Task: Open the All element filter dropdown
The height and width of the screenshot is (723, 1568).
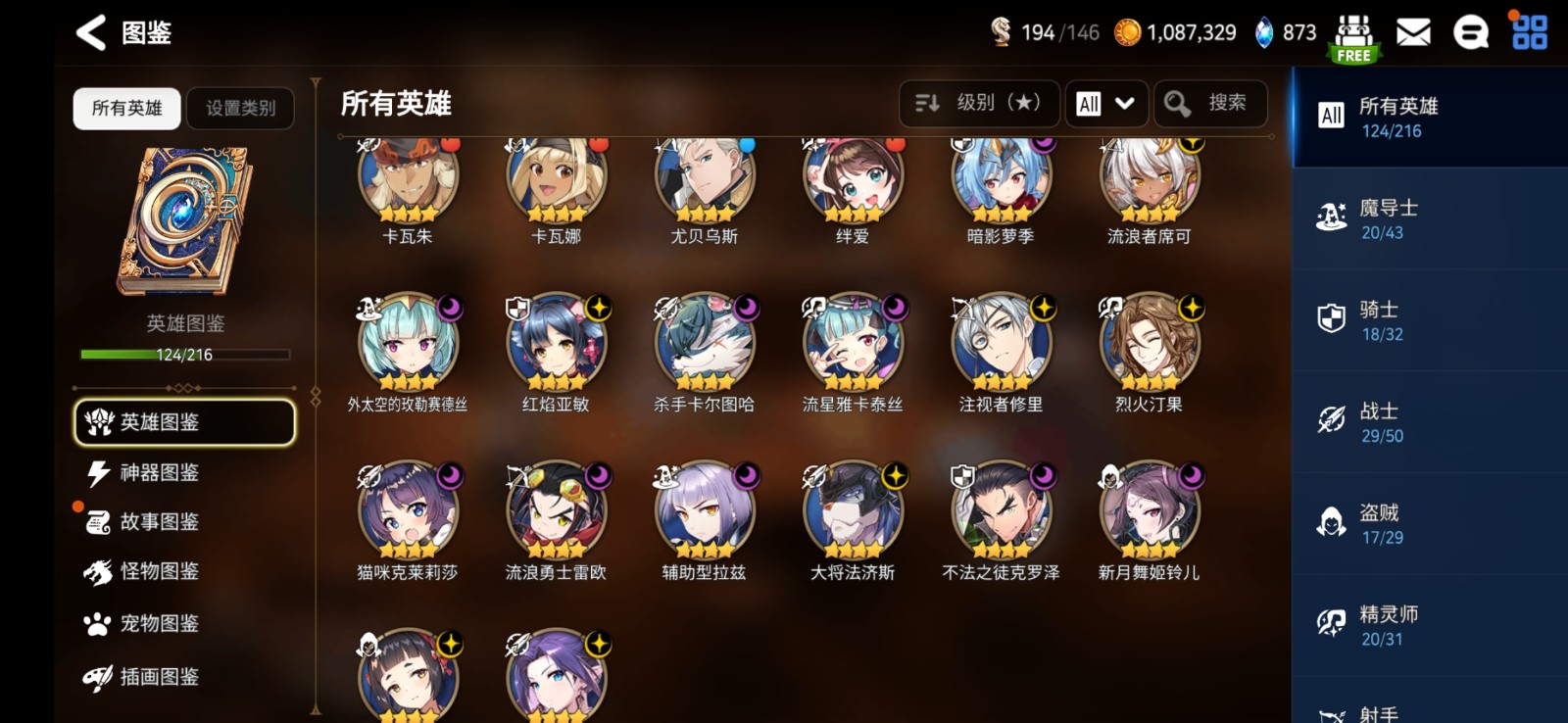Action: [x=1105, y=103]
